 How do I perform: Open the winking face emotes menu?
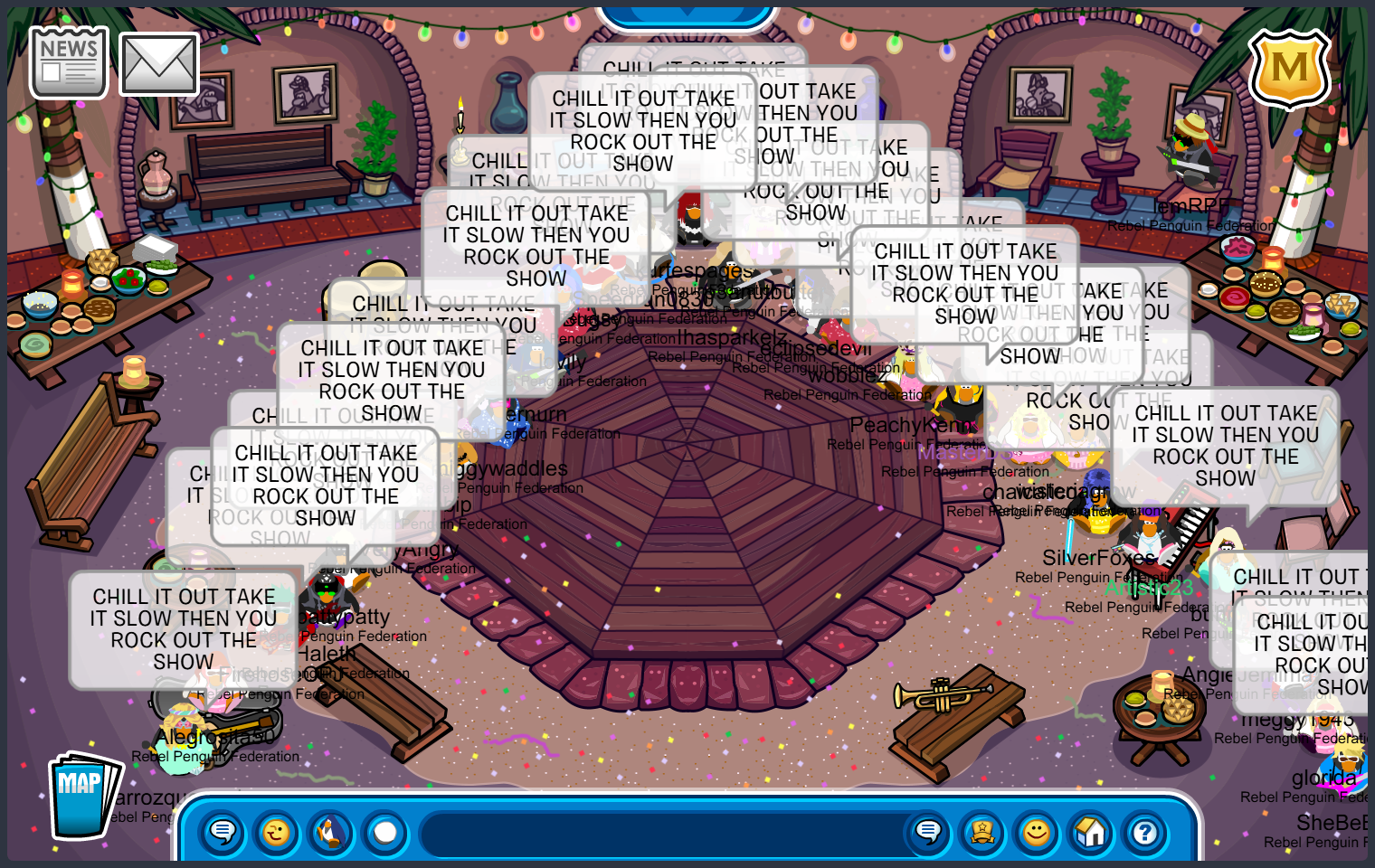[277, 832]
